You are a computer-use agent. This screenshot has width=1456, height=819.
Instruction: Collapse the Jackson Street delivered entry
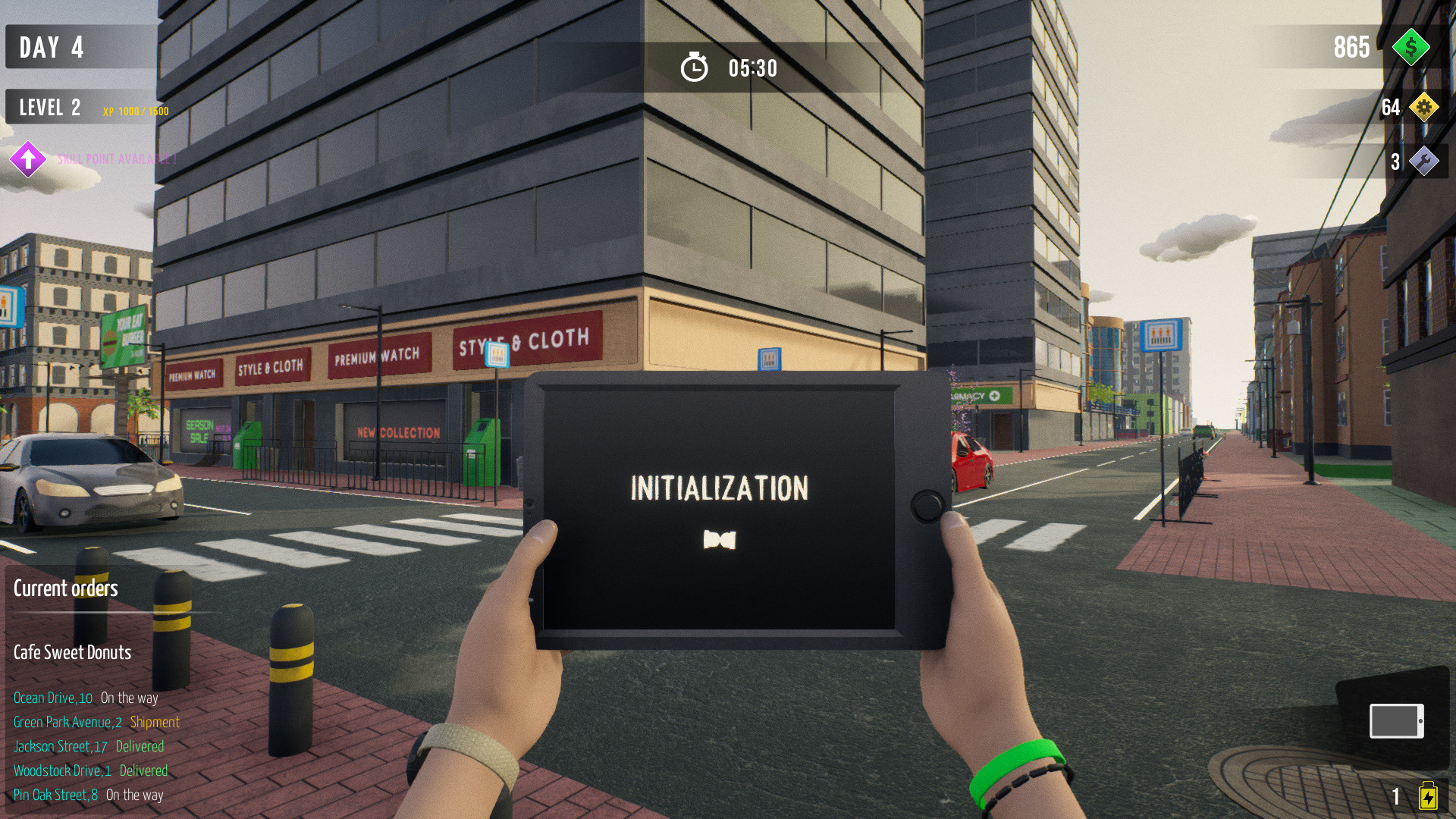(89, 746)
